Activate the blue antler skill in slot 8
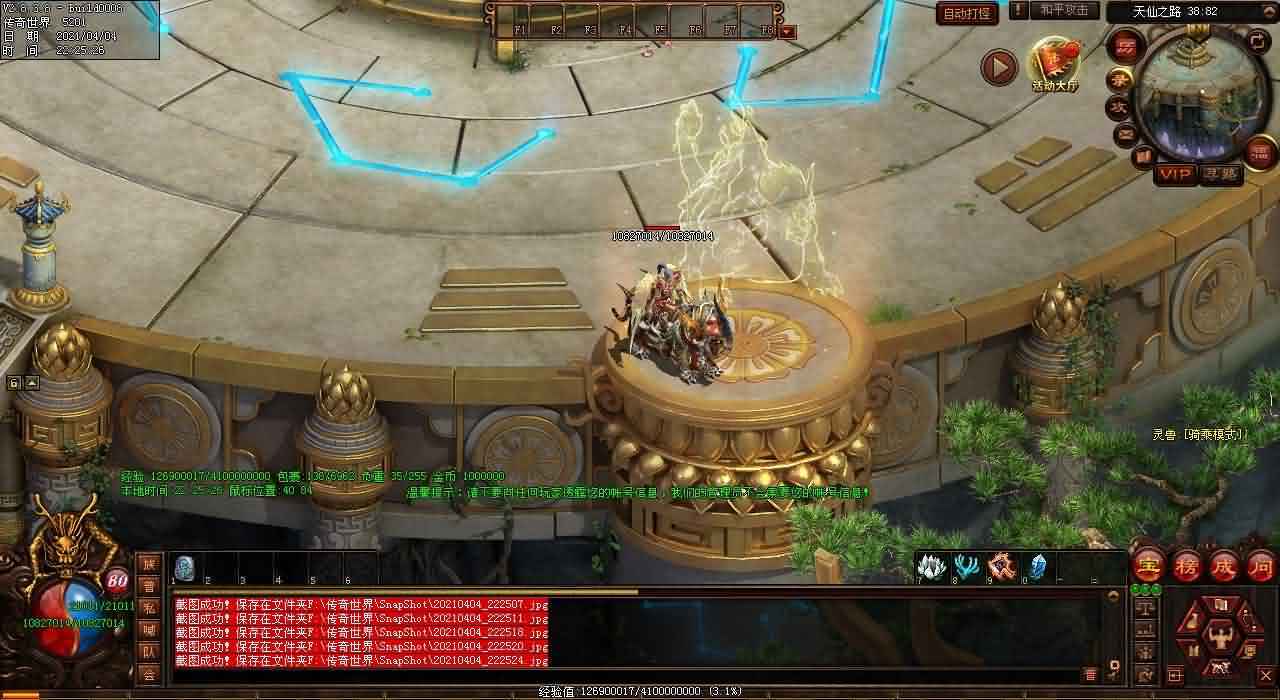Image resolution: width=1280 pixels, height=700 pixels. (966, 567)
